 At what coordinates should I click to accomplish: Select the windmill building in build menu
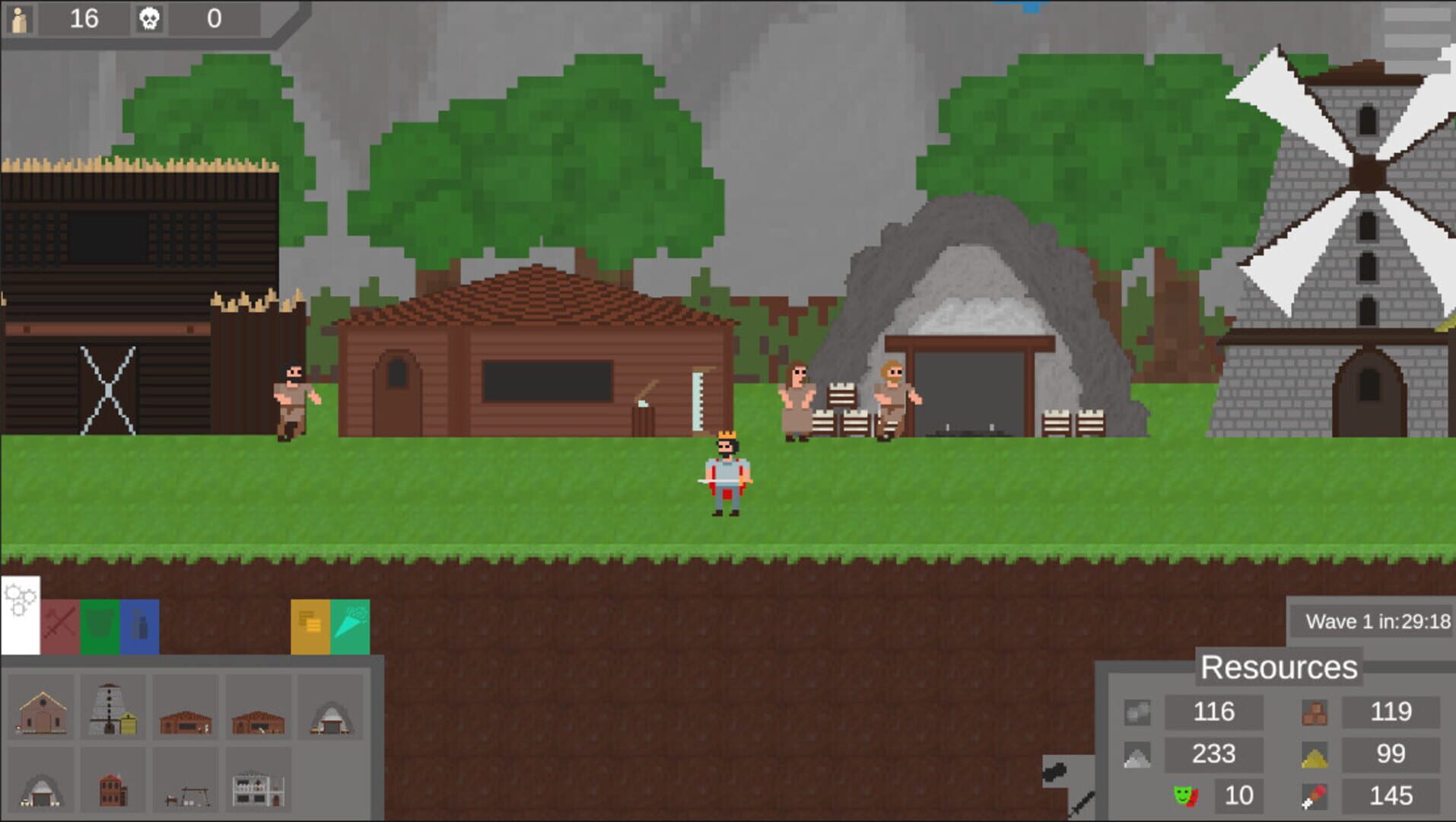tap(113, 706)
